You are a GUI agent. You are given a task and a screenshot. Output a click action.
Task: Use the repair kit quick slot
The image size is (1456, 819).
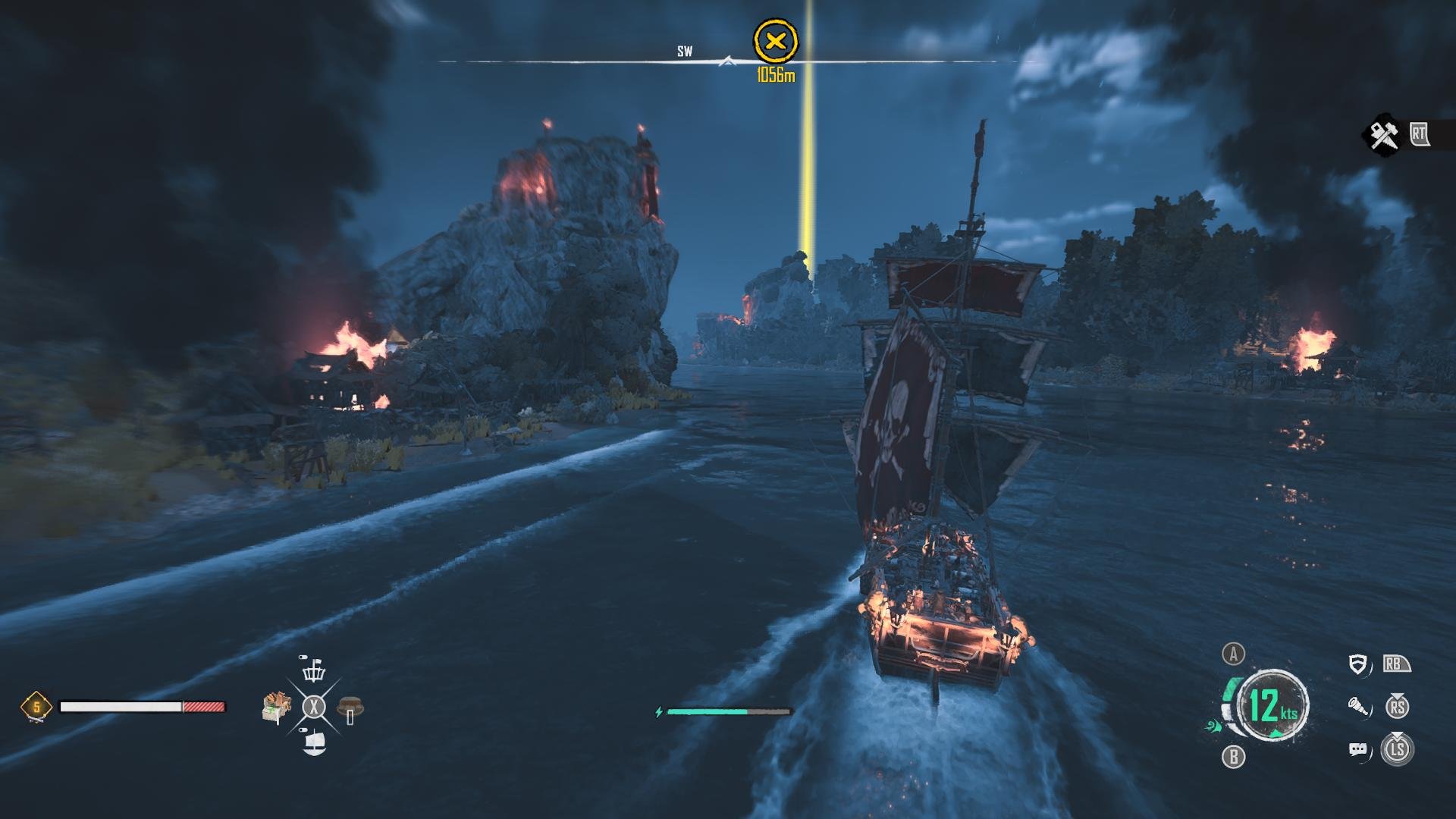pos(350,708)
